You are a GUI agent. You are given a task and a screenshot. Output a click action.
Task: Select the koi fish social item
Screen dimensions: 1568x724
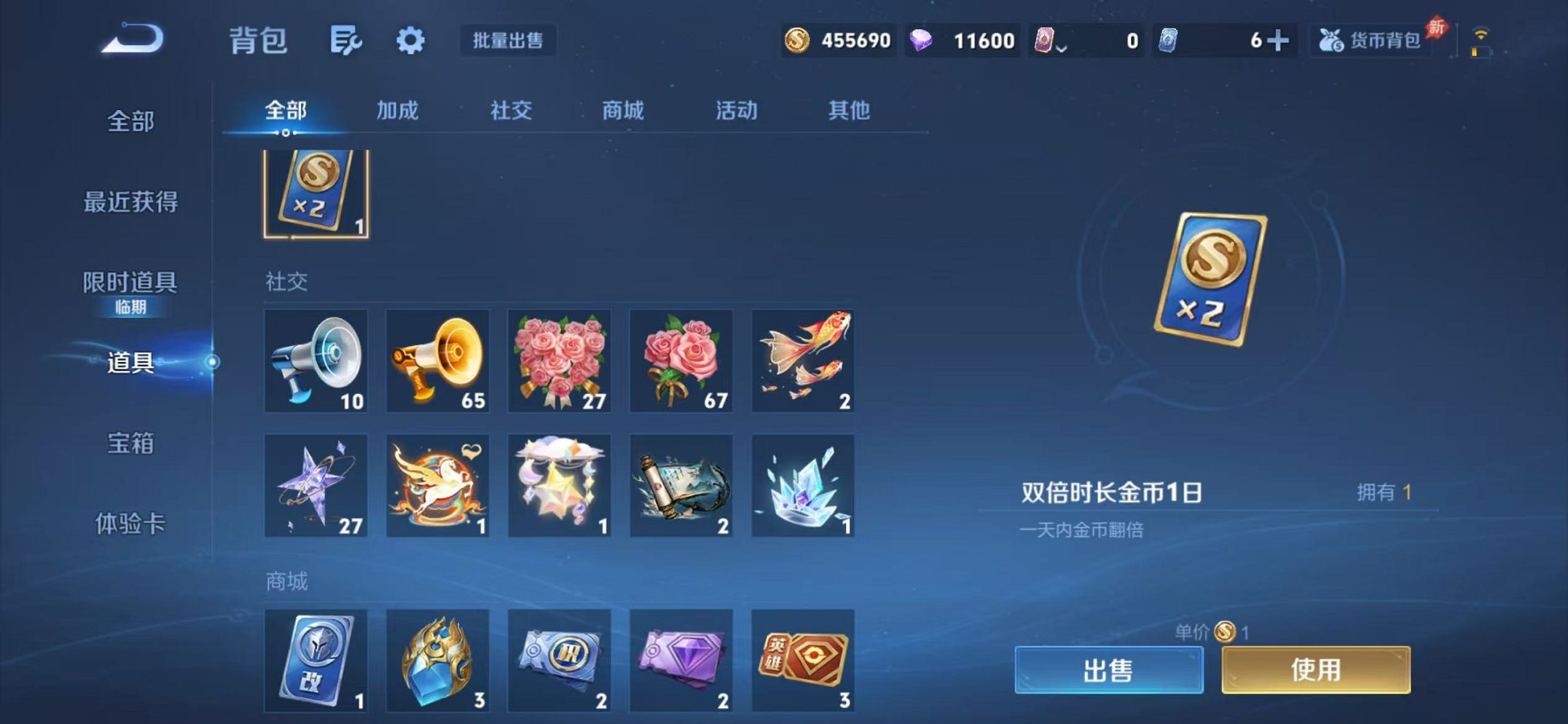(x=801, y=360)
